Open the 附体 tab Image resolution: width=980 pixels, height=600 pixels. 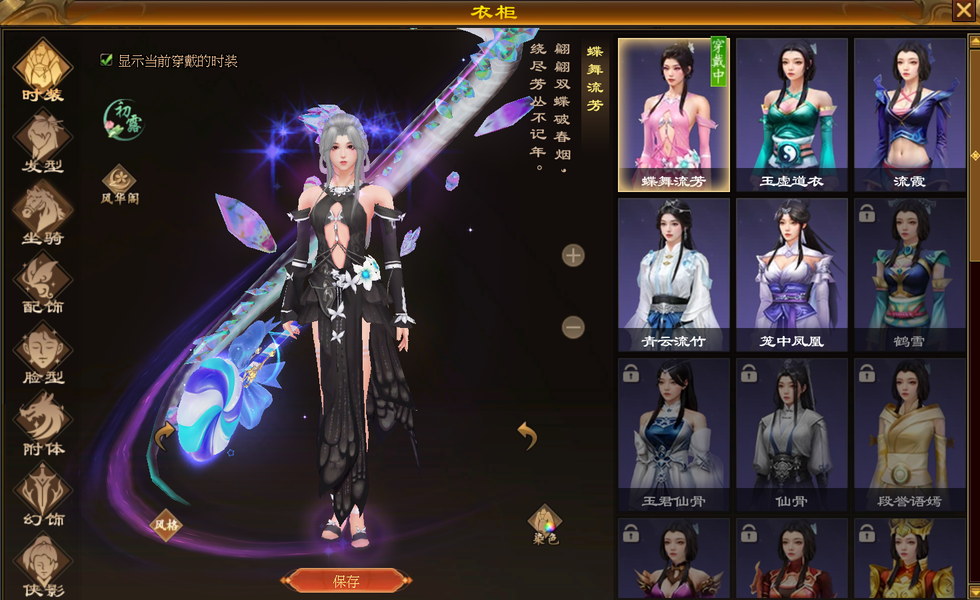tap(42, 423)
